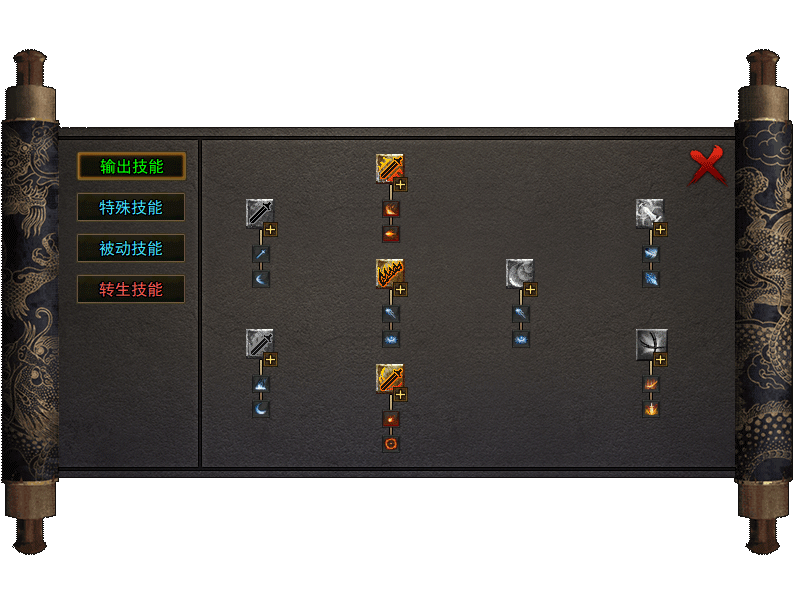Click the plus button on the cracked sphere skill
The height and width of the screenshot is (605, 793).
661,360
